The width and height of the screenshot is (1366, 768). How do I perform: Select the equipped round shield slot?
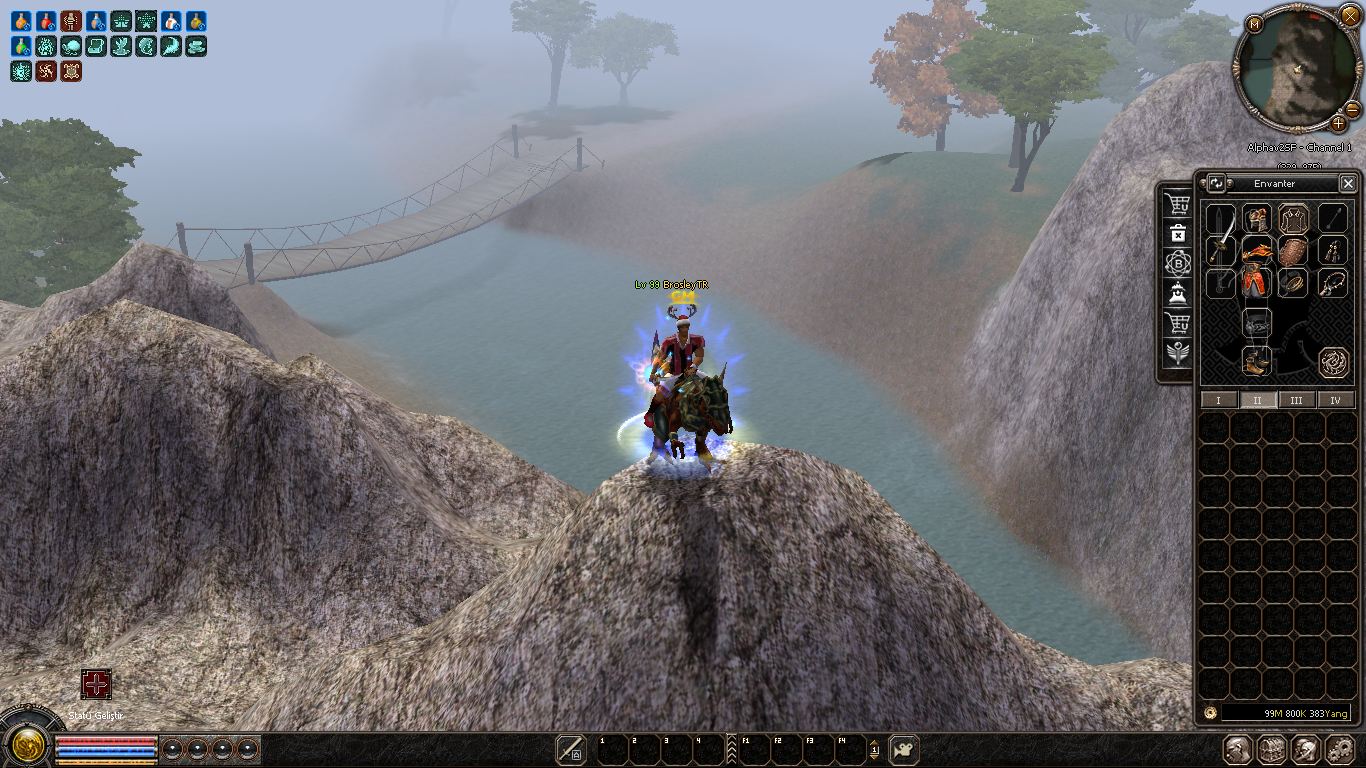click(1293, 250)
